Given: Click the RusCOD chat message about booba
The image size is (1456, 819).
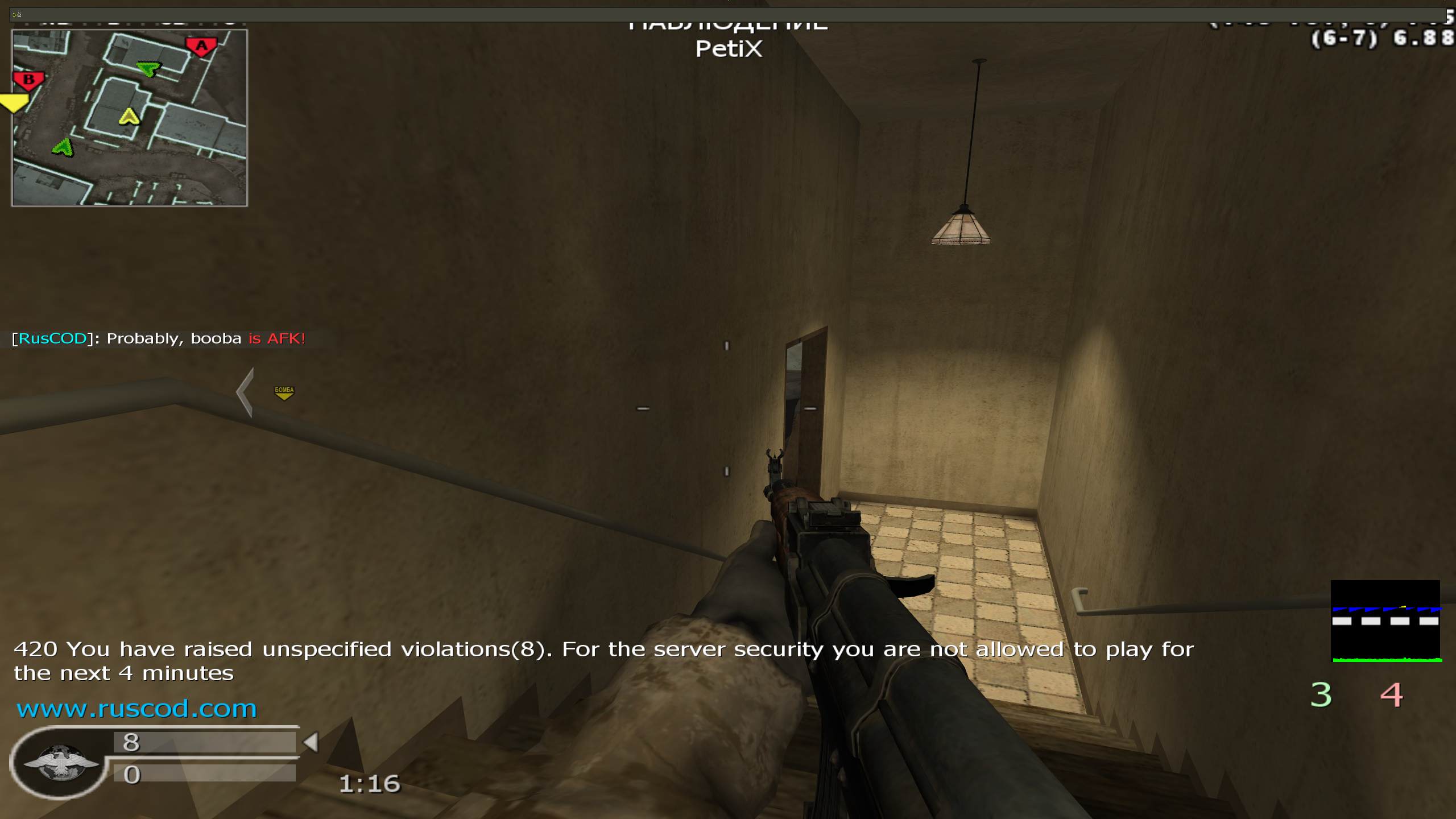Looking at the screenshot, I should (159, 338).
